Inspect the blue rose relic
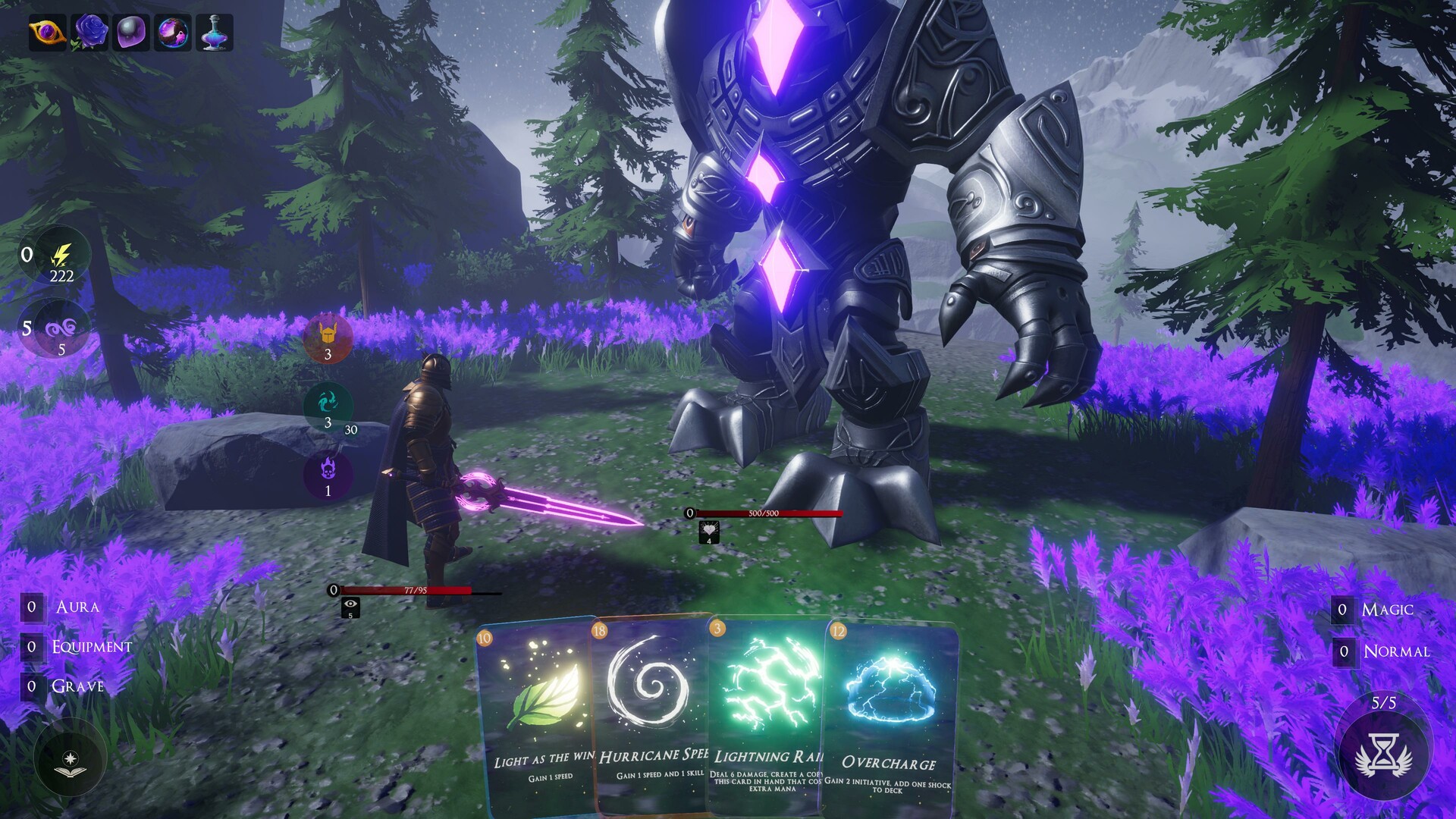The height and width of the screenshot is (819, 1456). pos(89,33)
